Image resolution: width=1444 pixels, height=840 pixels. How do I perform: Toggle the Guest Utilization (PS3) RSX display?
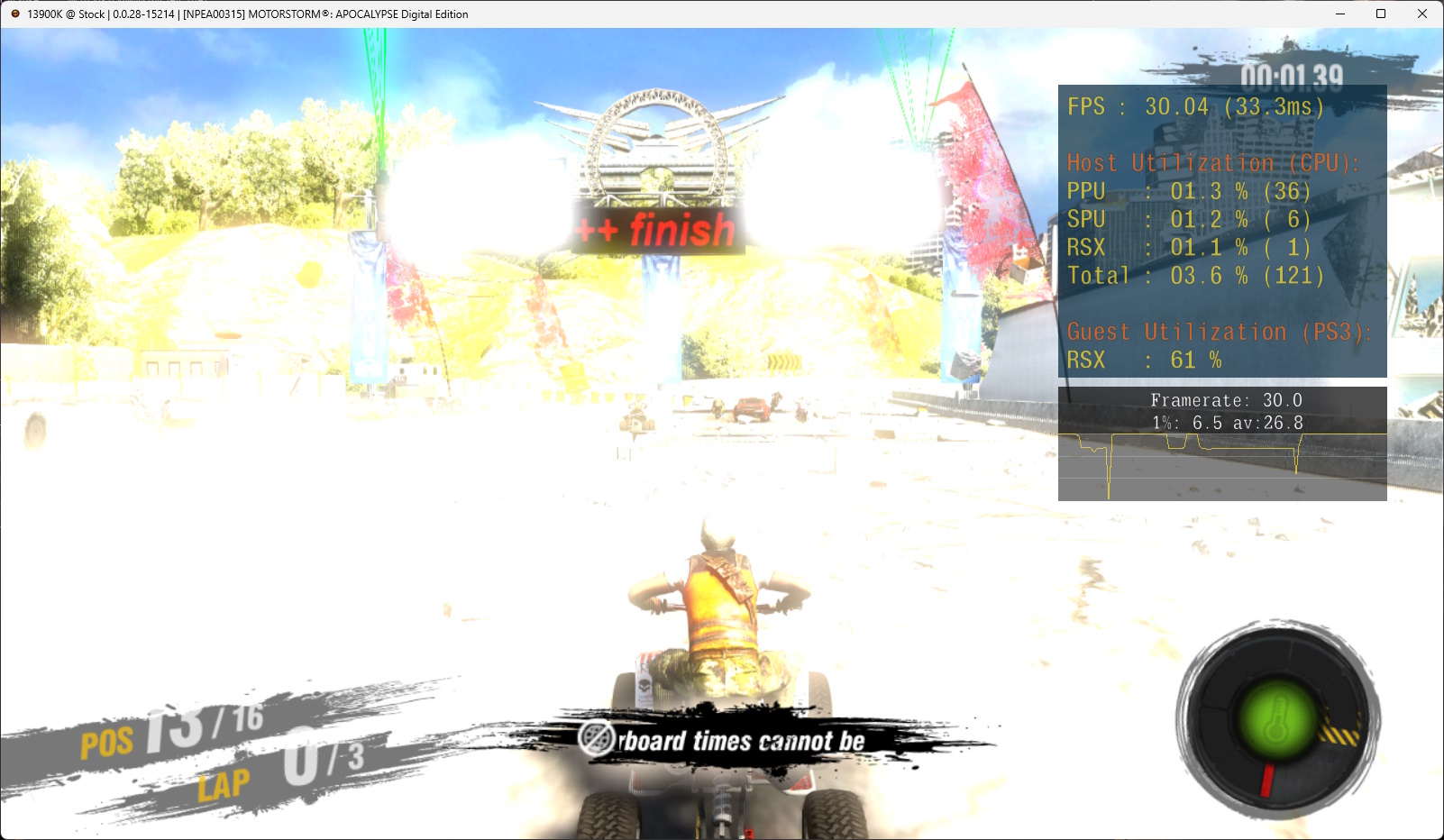(x=1144, y=359)
